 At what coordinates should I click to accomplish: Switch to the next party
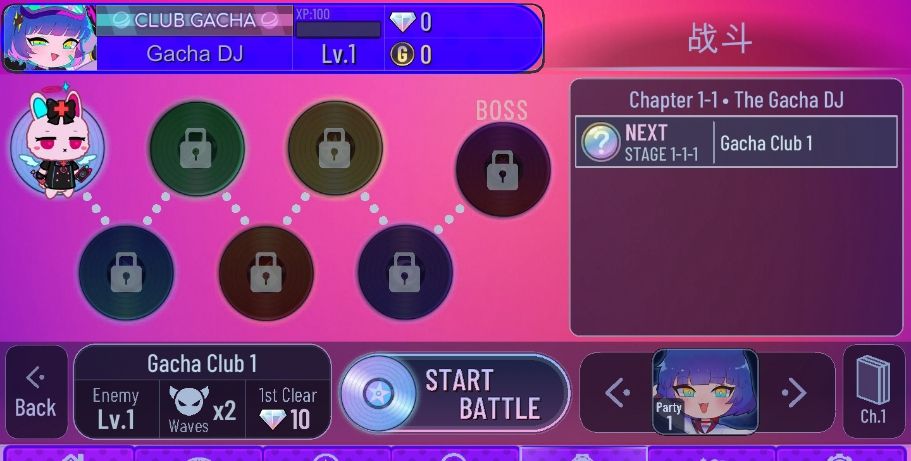point(794,393)
